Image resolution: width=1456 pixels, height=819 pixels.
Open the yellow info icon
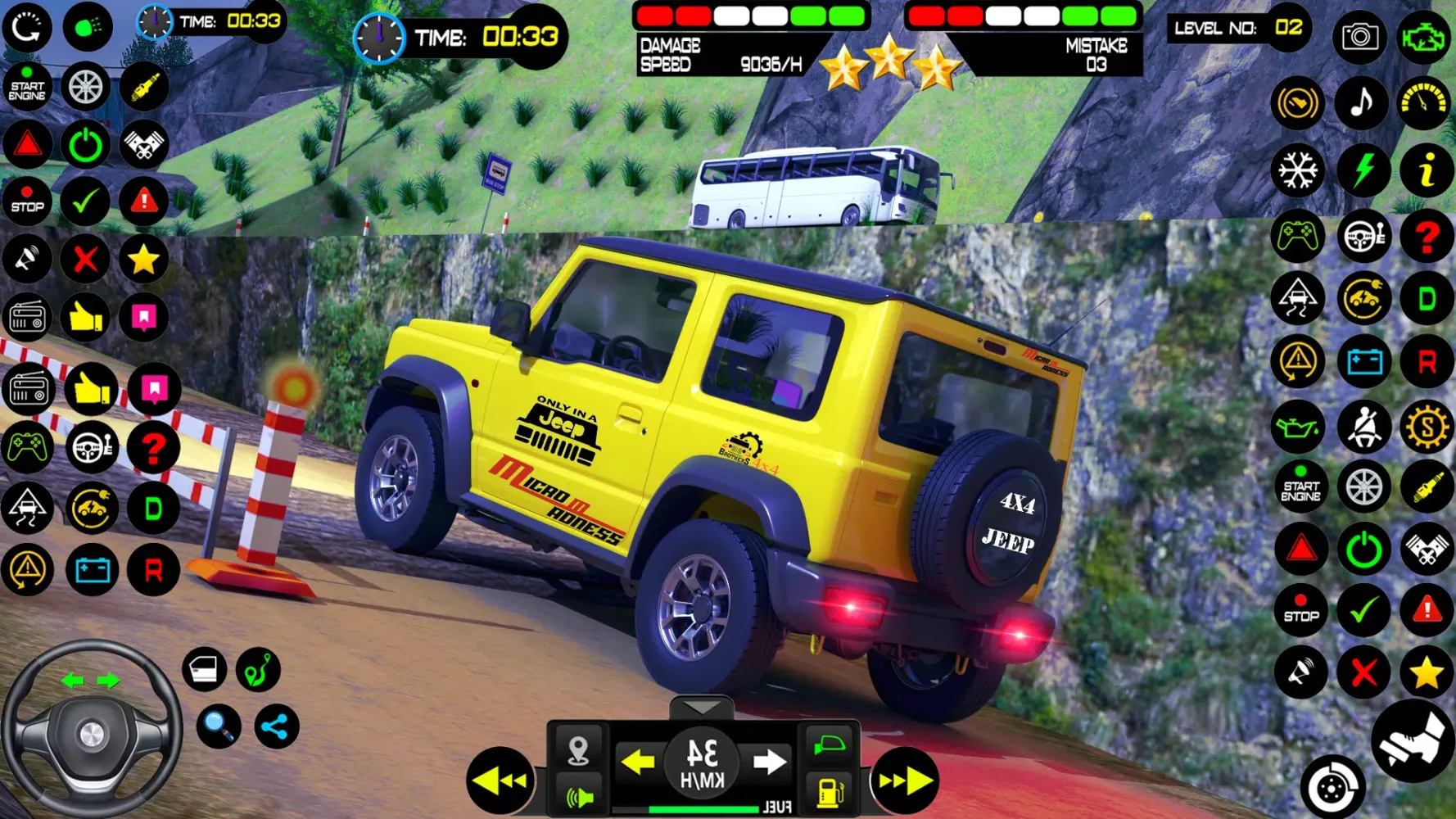[x=1426, y=171]
